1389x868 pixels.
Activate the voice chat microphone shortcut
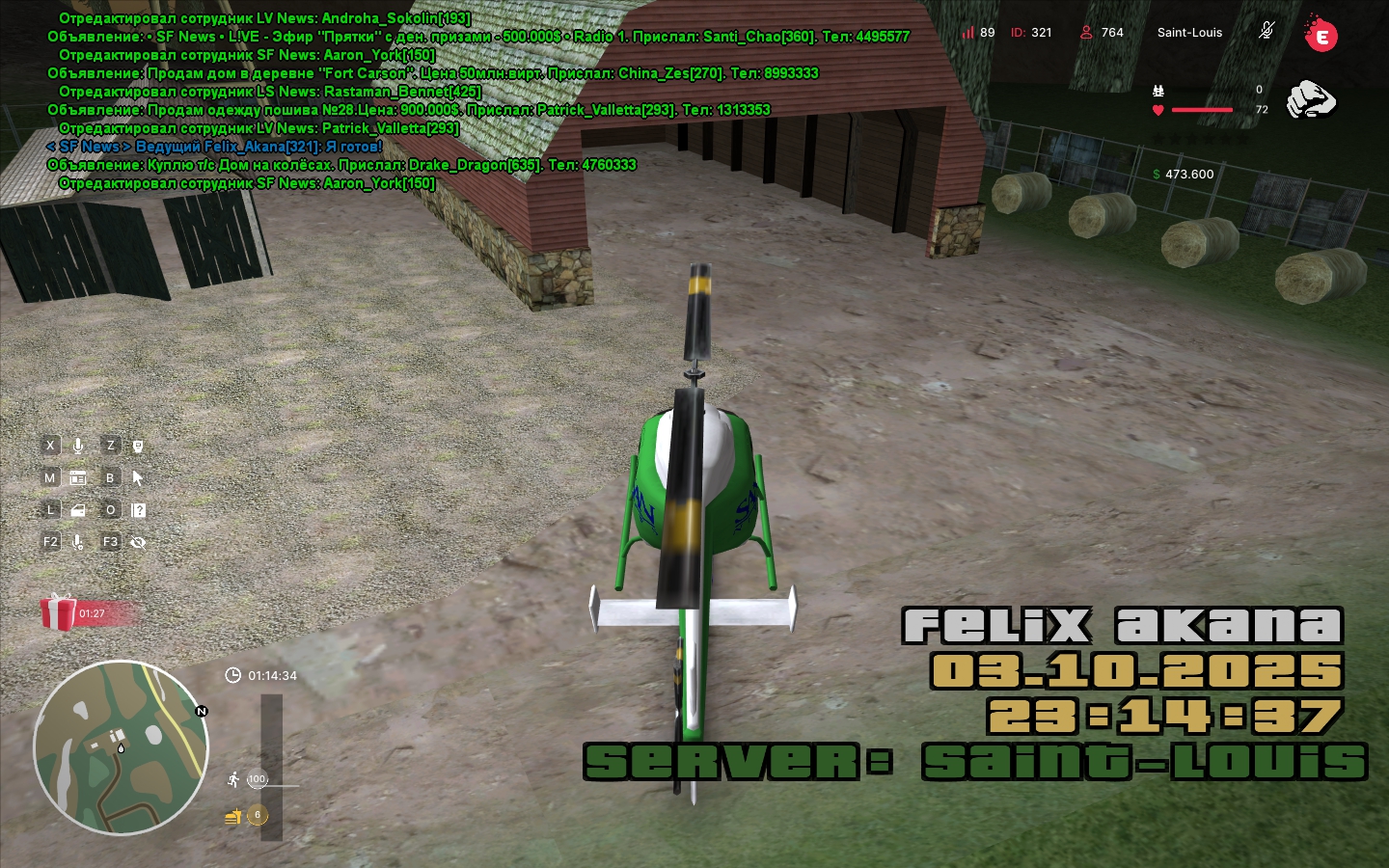[78, 446]
